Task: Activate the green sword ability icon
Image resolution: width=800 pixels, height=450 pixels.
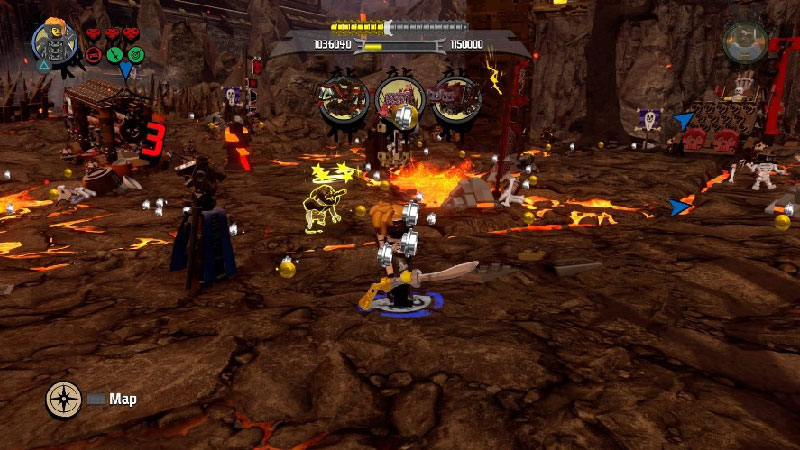Action: [x=114, y=55]
